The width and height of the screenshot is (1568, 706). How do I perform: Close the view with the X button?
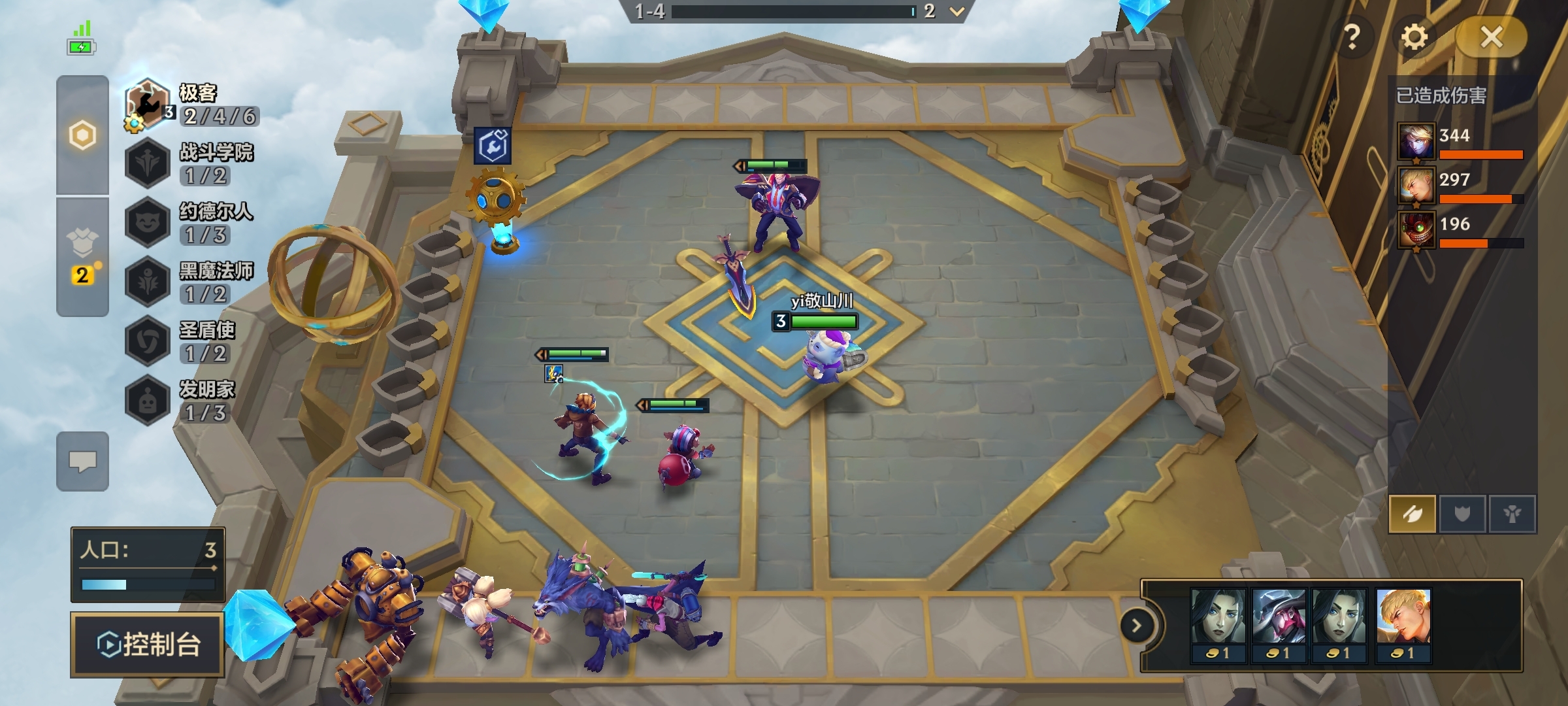1492,37
